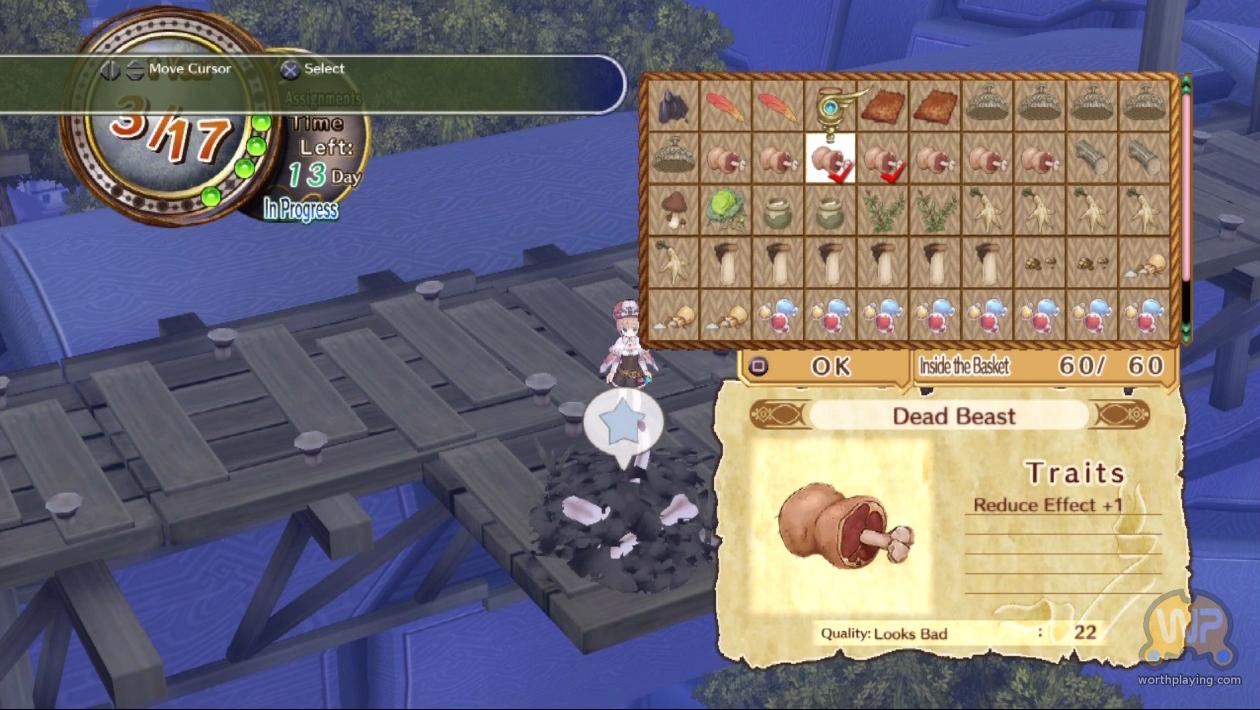Select the highlighted Dead Beast meat slot

coord(830,158)
